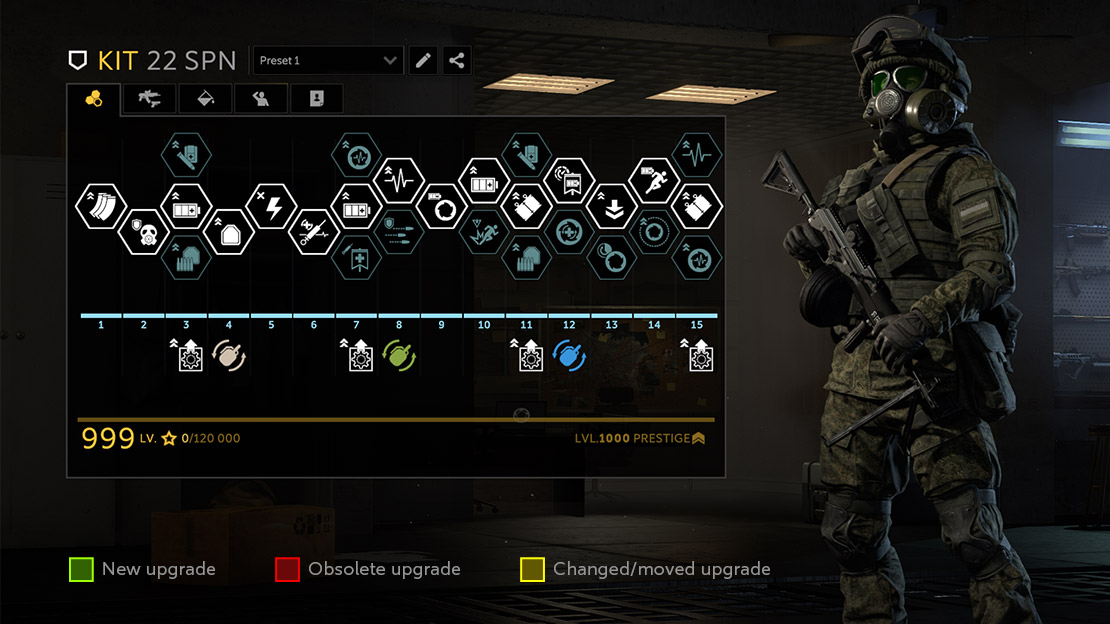The height and width of the screenshot is (624, 1110).
Task: Click the blue grenade swap icon
Action: [569, 355]
